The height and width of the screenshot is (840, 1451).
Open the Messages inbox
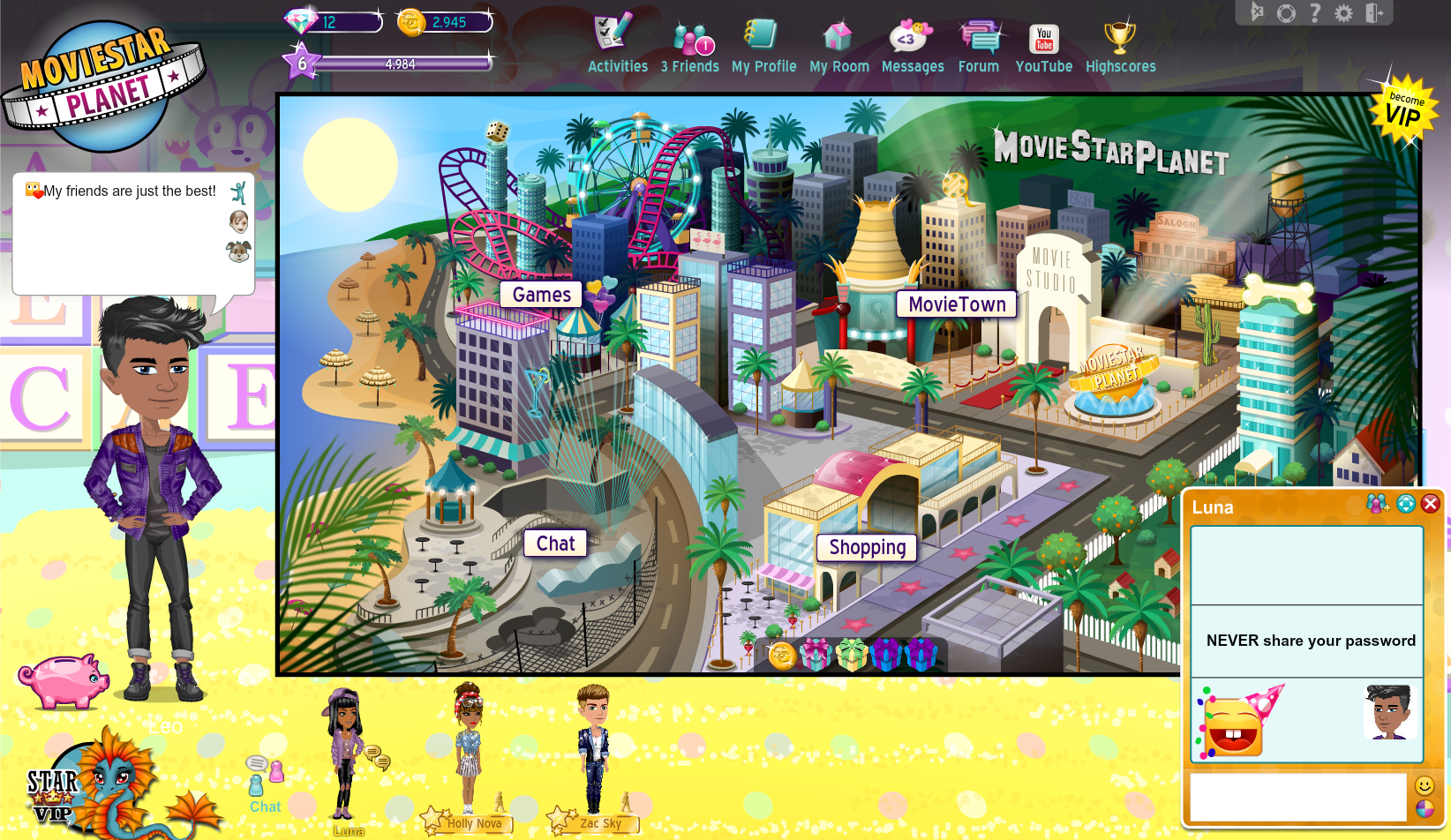coord(912,46)
